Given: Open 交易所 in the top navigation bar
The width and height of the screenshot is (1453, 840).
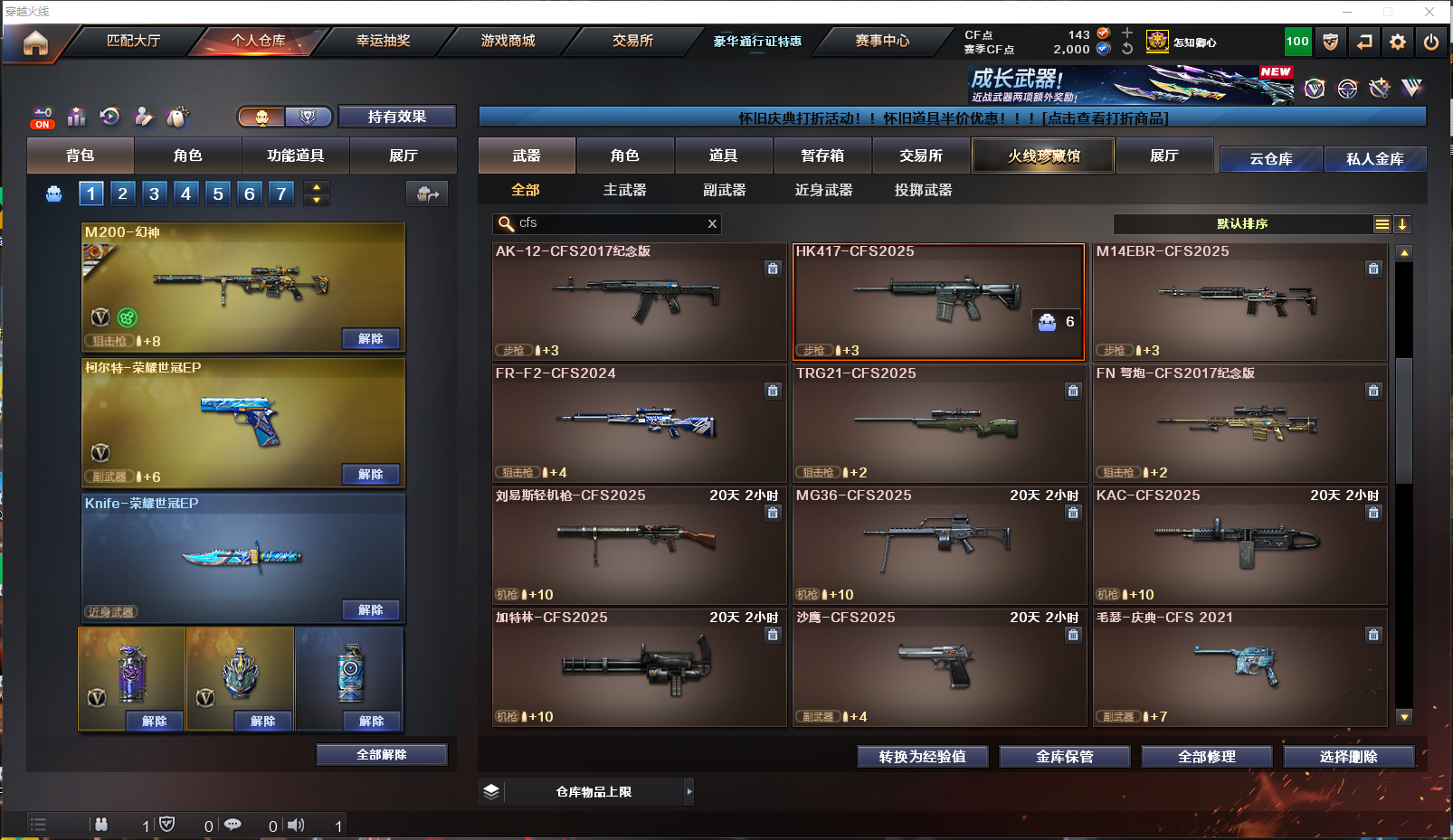Looking at the screenshot, I should [632, 41].
